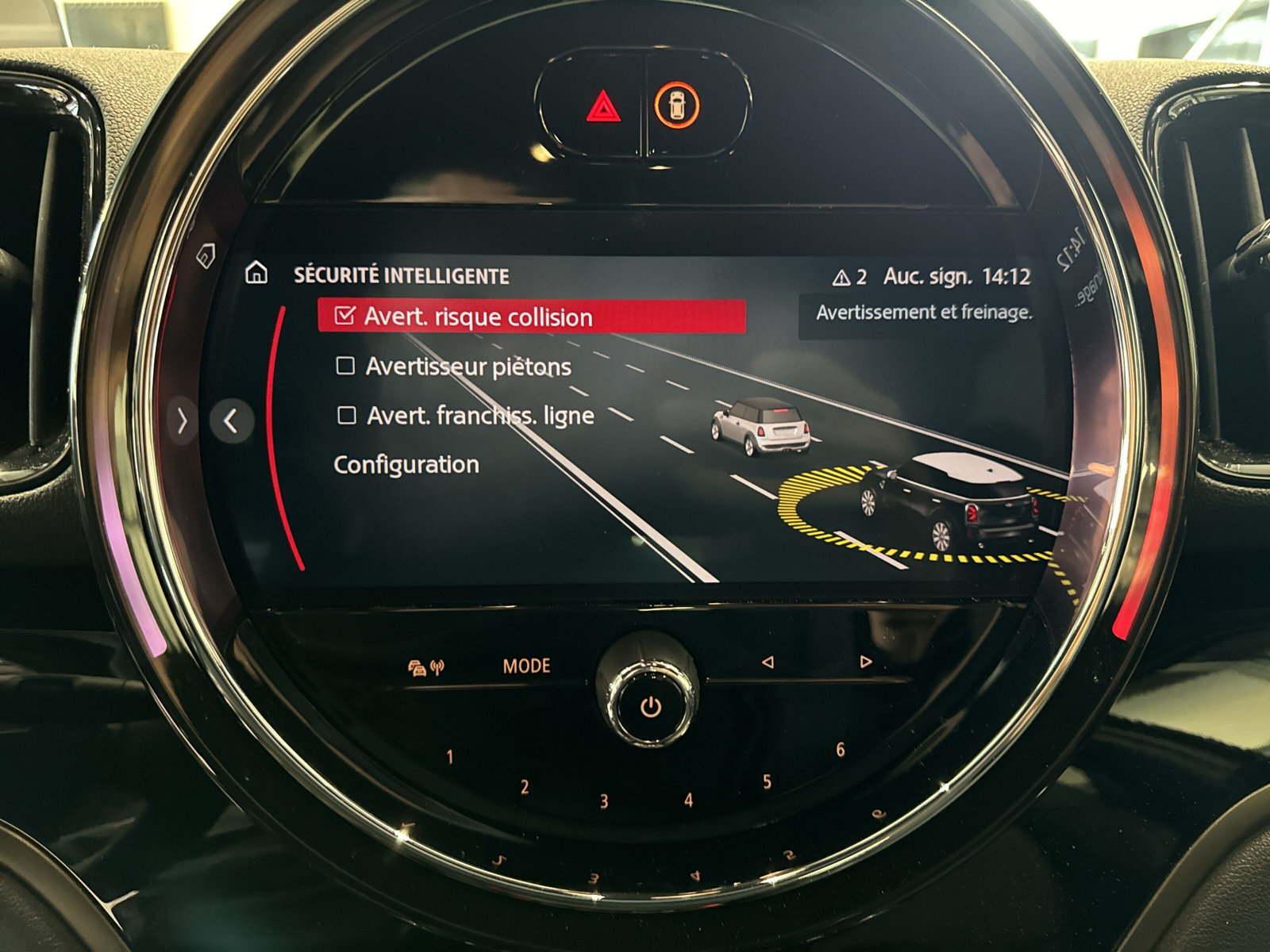Open the Configuration menu entry
This screenshot has width=1270, height=952.
(406, 464)
